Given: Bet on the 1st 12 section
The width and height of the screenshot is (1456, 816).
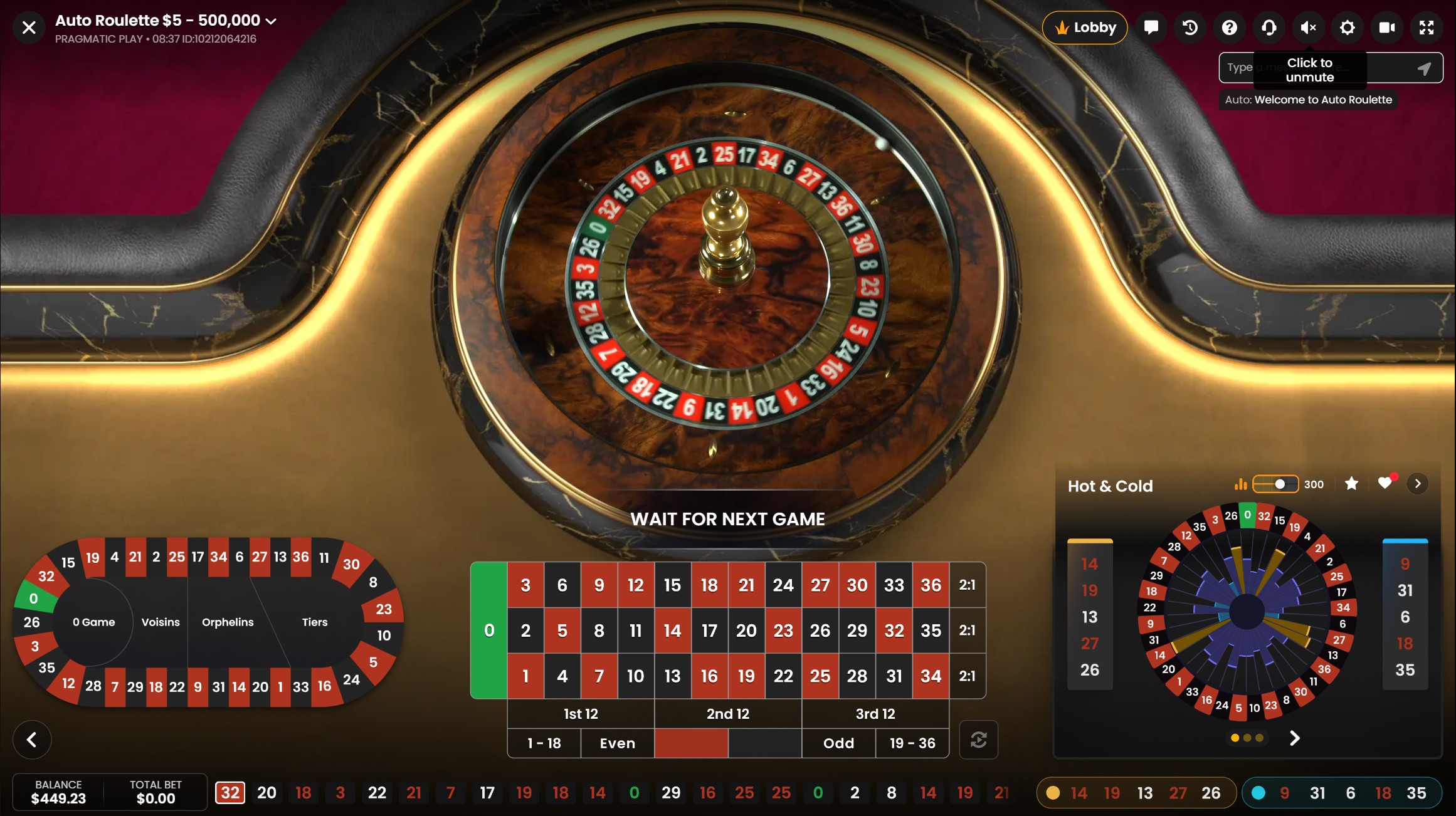Looking at the screenshot, I should (x=581, y=713).
